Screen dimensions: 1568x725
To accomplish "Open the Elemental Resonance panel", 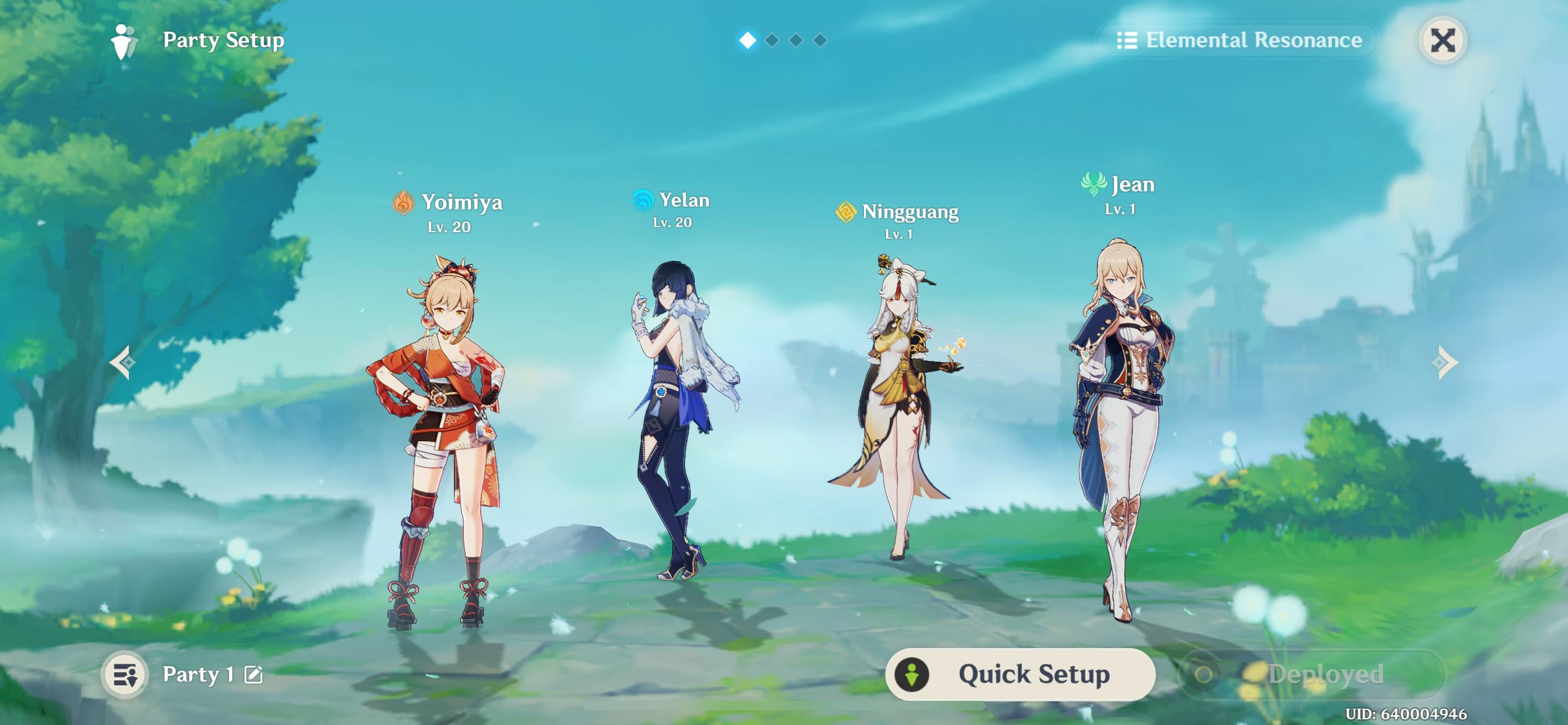I will (x=1239, y=40).
